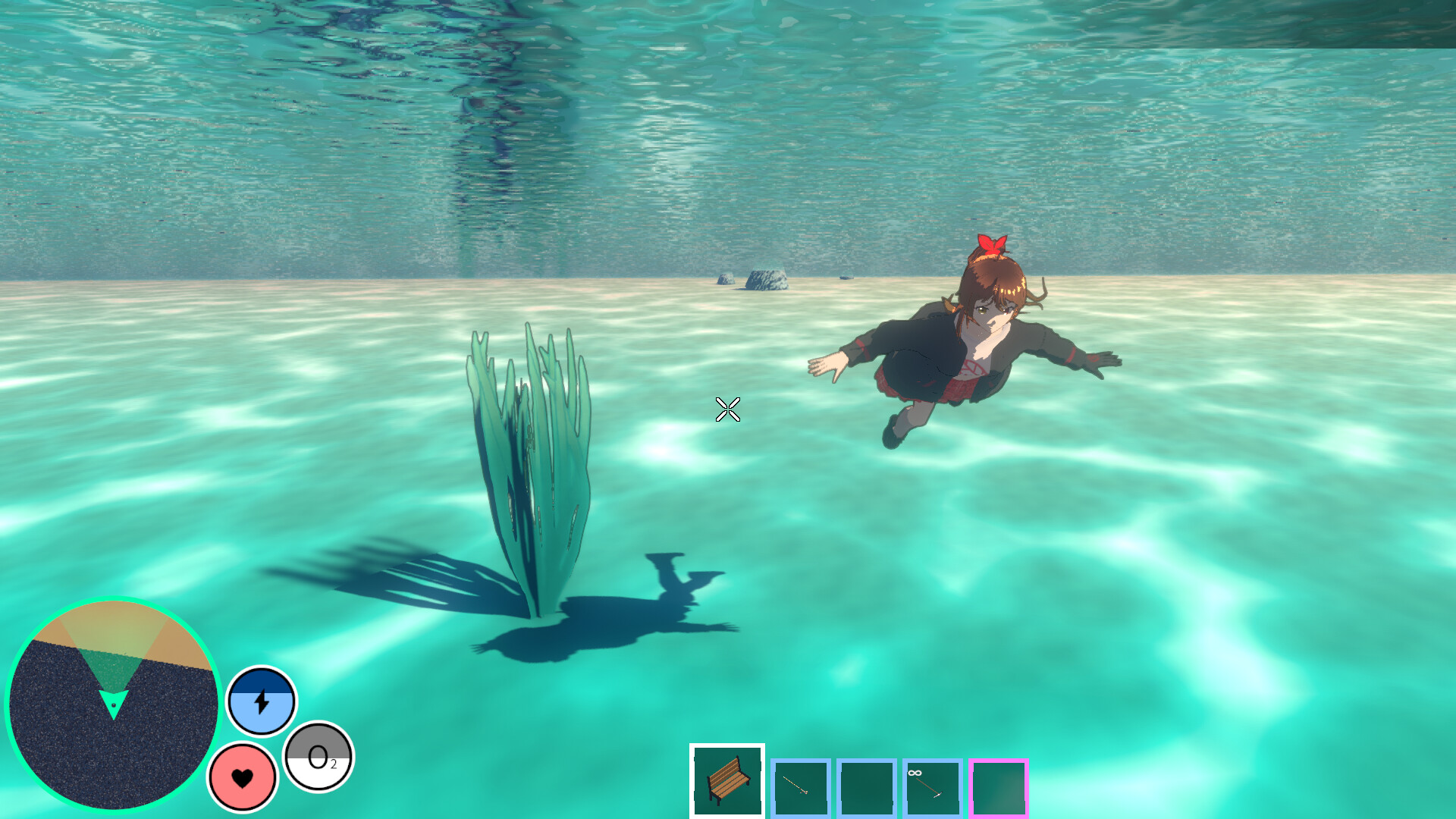Click the crosshair at screen center

pos(726,409)
